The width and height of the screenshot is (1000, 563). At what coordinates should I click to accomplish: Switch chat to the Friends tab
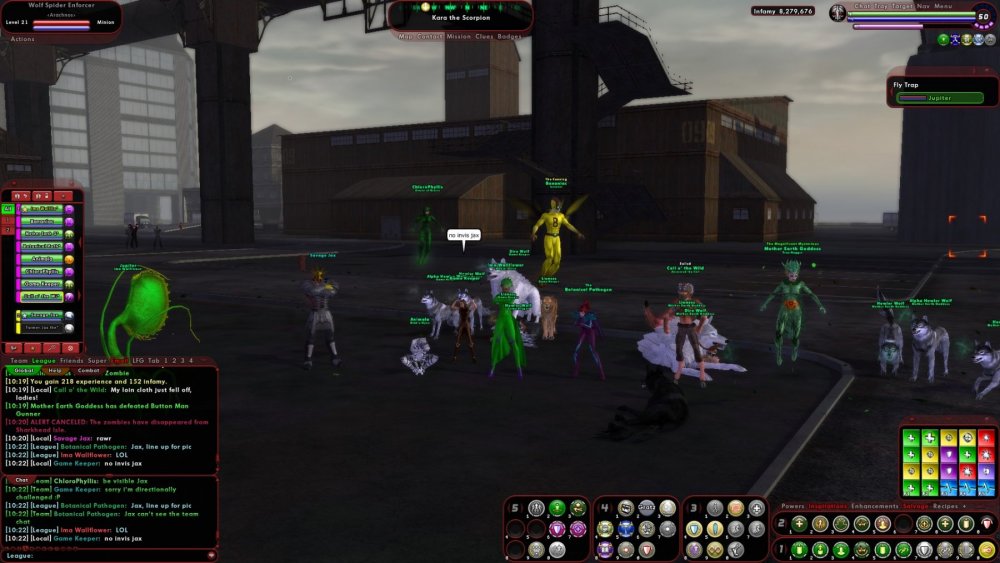[71, 360]
